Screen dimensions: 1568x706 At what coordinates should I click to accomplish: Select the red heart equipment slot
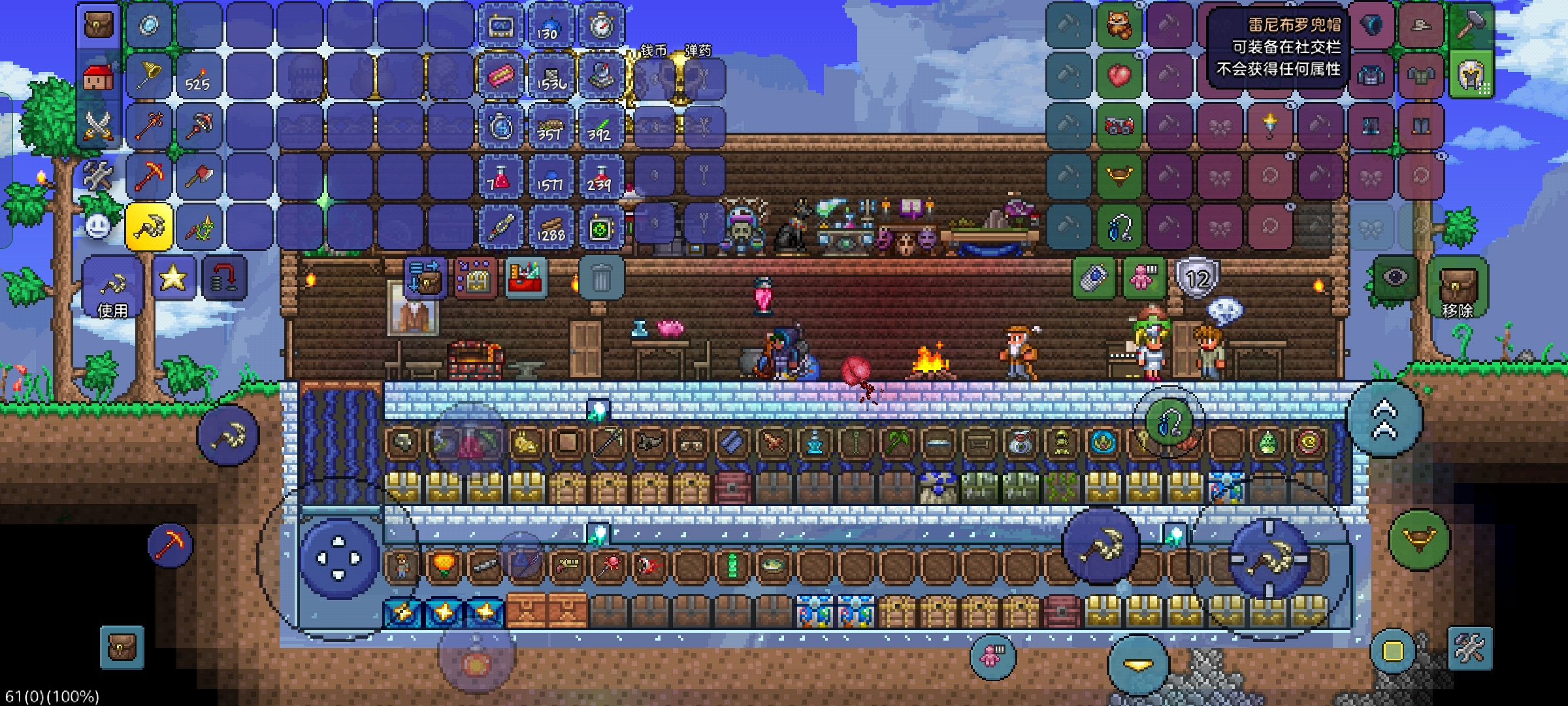[1119, 76]
